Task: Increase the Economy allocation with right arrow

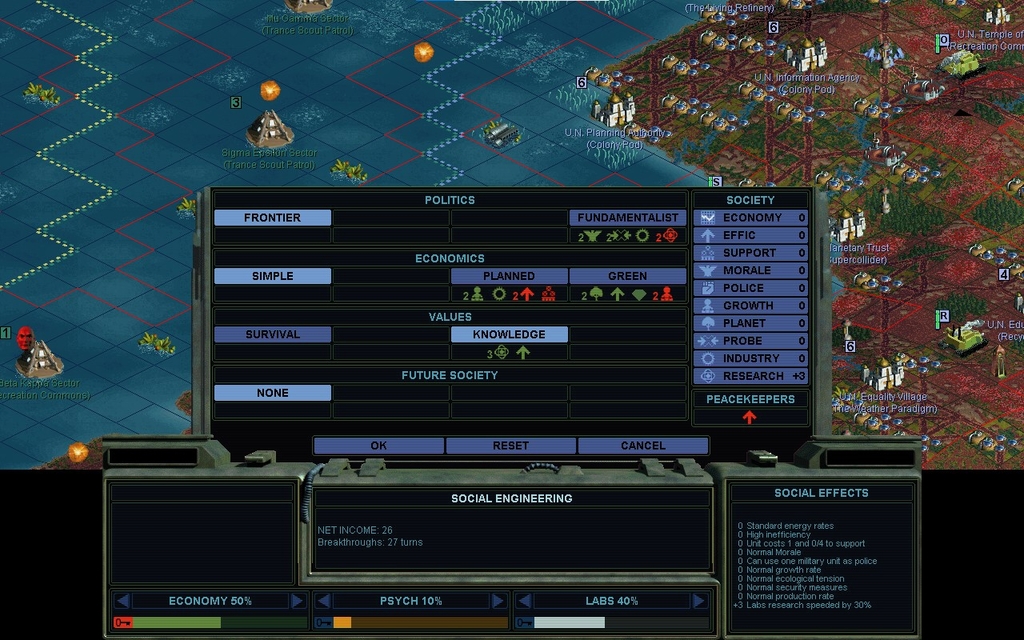Action: click(297, 601)
